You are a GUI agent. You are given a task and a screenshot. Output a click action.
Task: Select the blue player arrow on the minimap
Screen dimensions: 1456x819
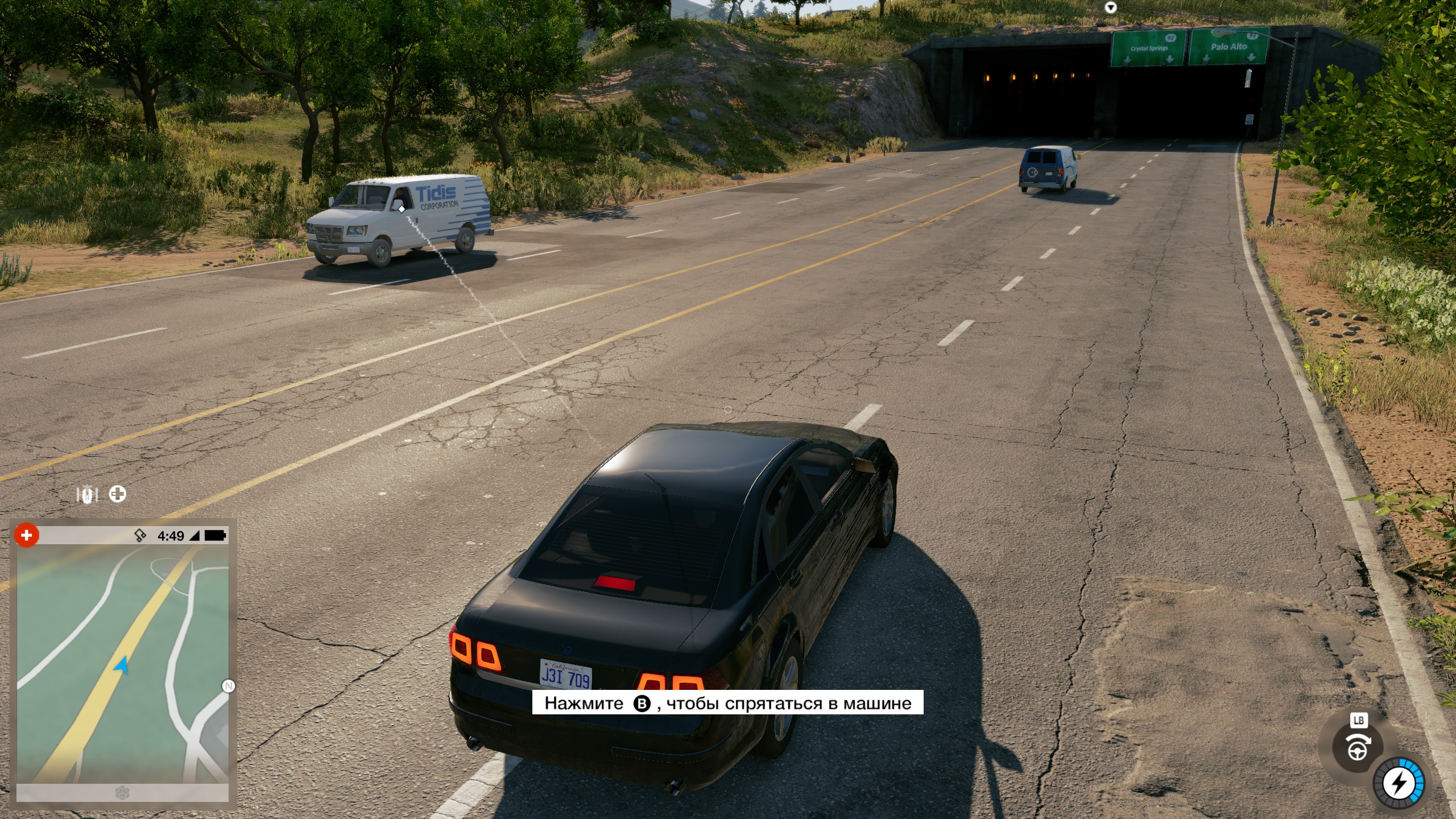pyautogui.click(x=121, y=665)
